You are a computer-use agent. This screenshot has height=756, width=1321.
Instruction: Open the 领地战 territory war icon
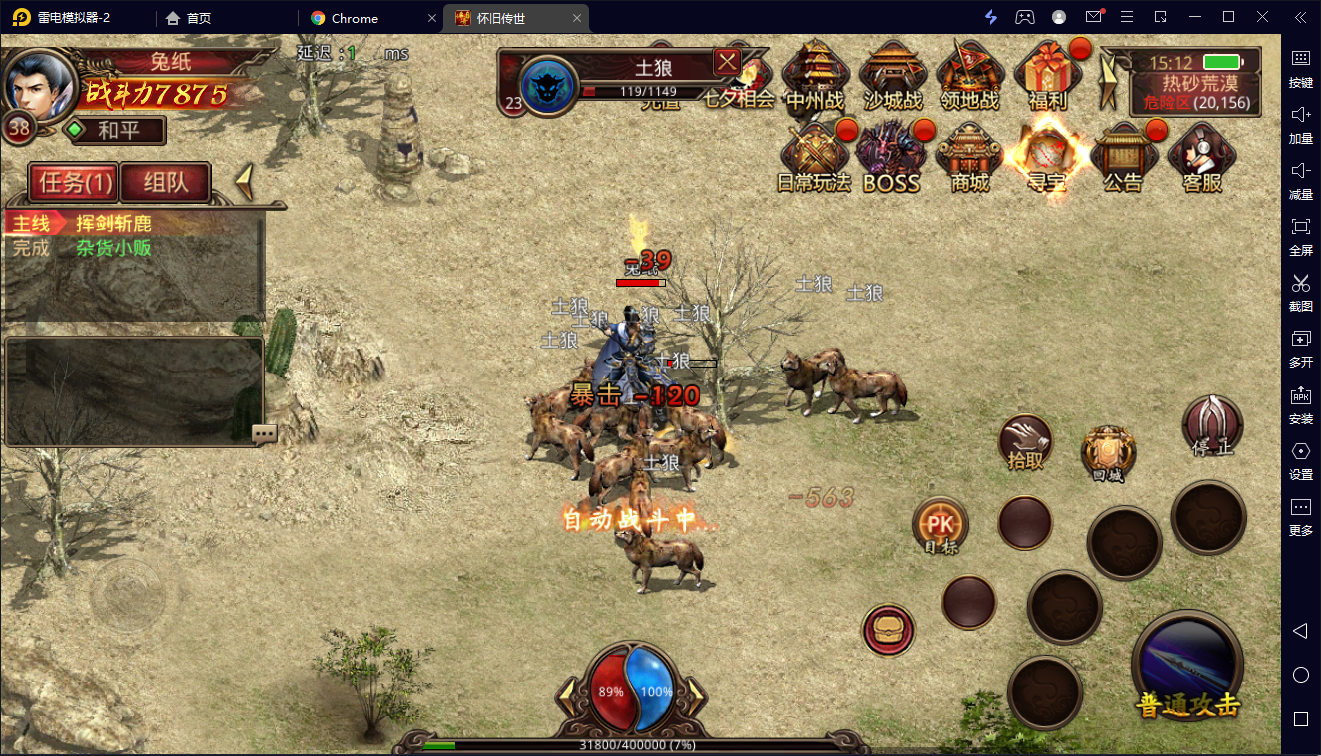pyautogui.click(x=968, y=75)
